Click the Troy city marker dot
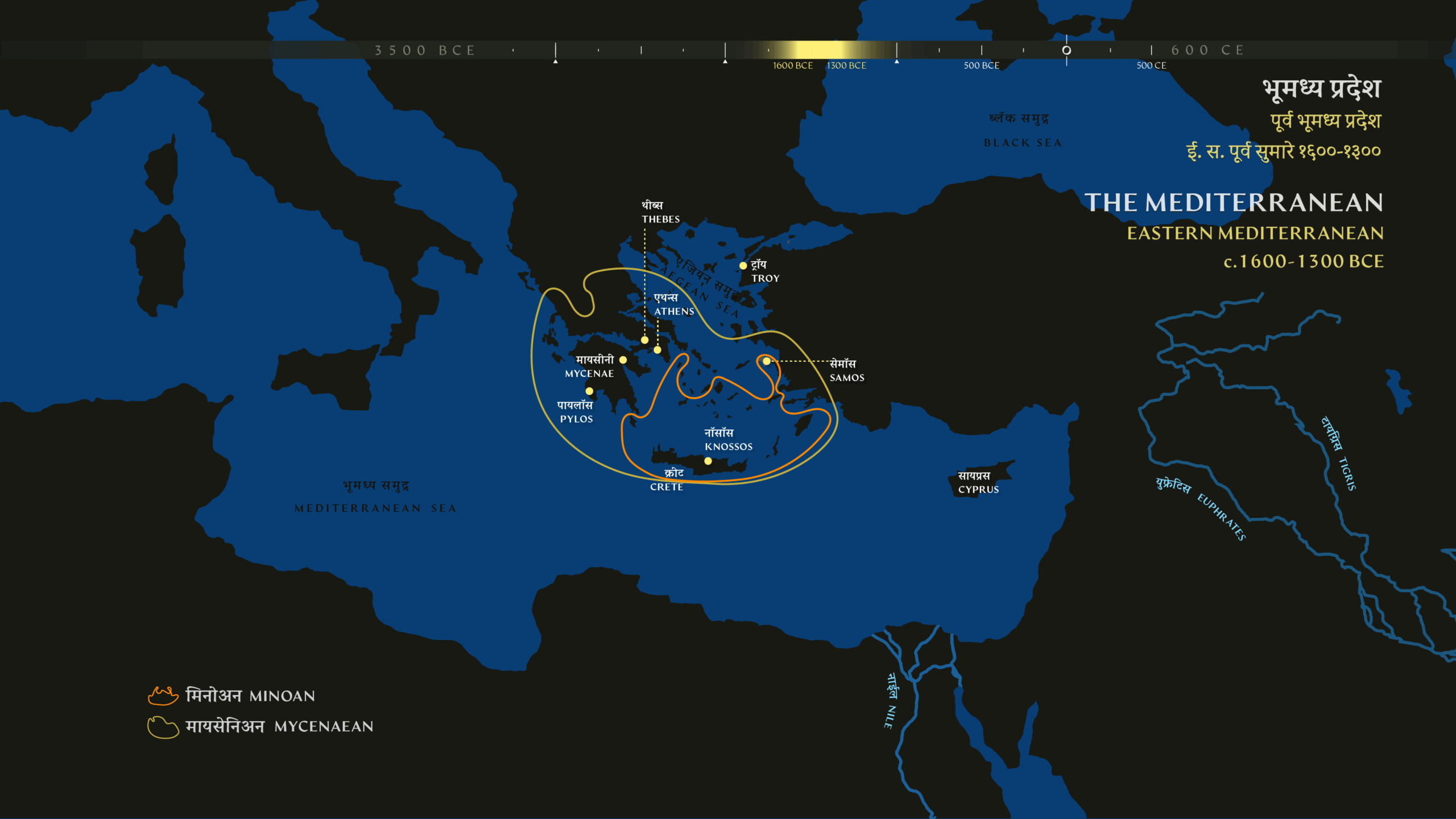 [x=743, y=266]
